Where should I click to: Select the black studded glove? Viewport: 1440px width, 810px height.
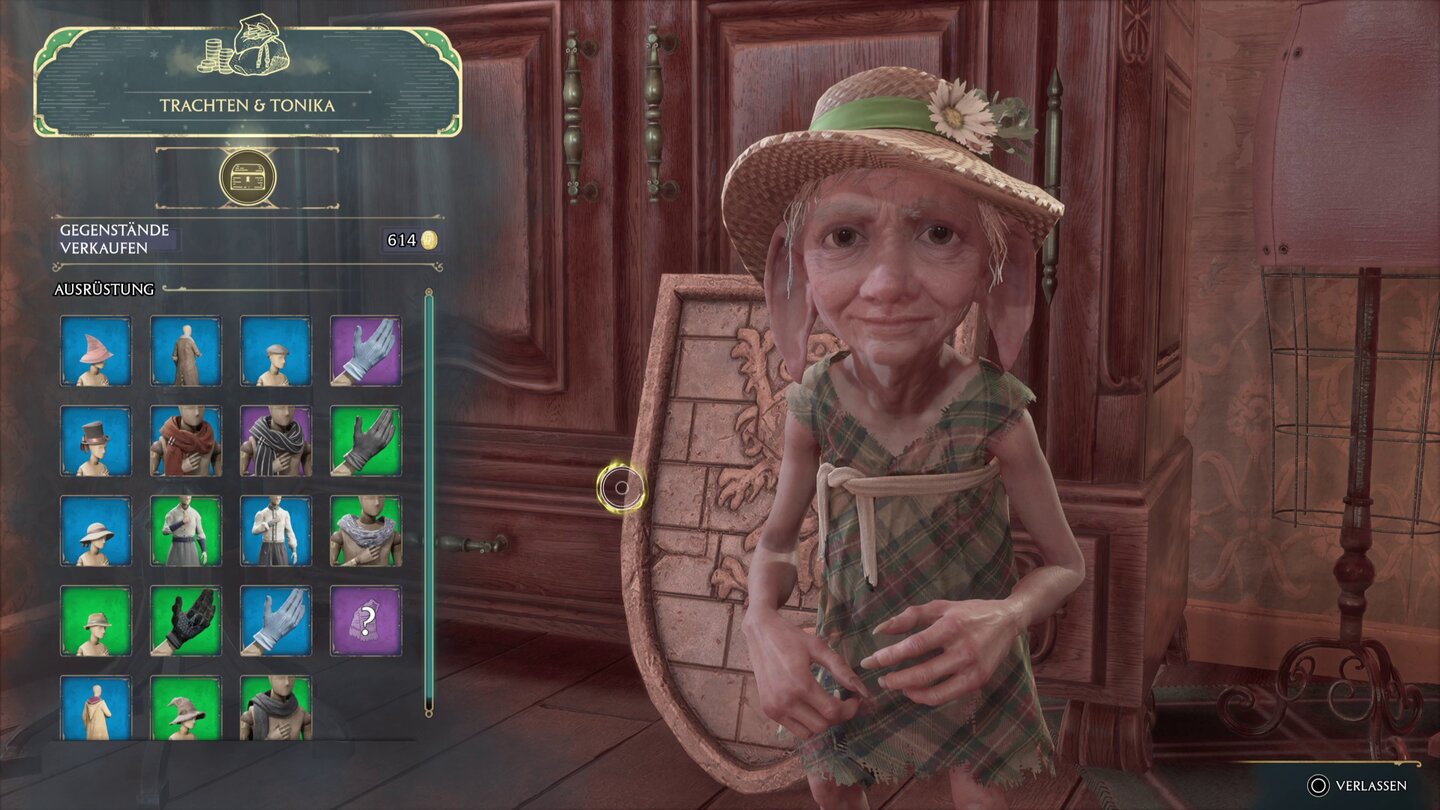(x=186, y=621)
